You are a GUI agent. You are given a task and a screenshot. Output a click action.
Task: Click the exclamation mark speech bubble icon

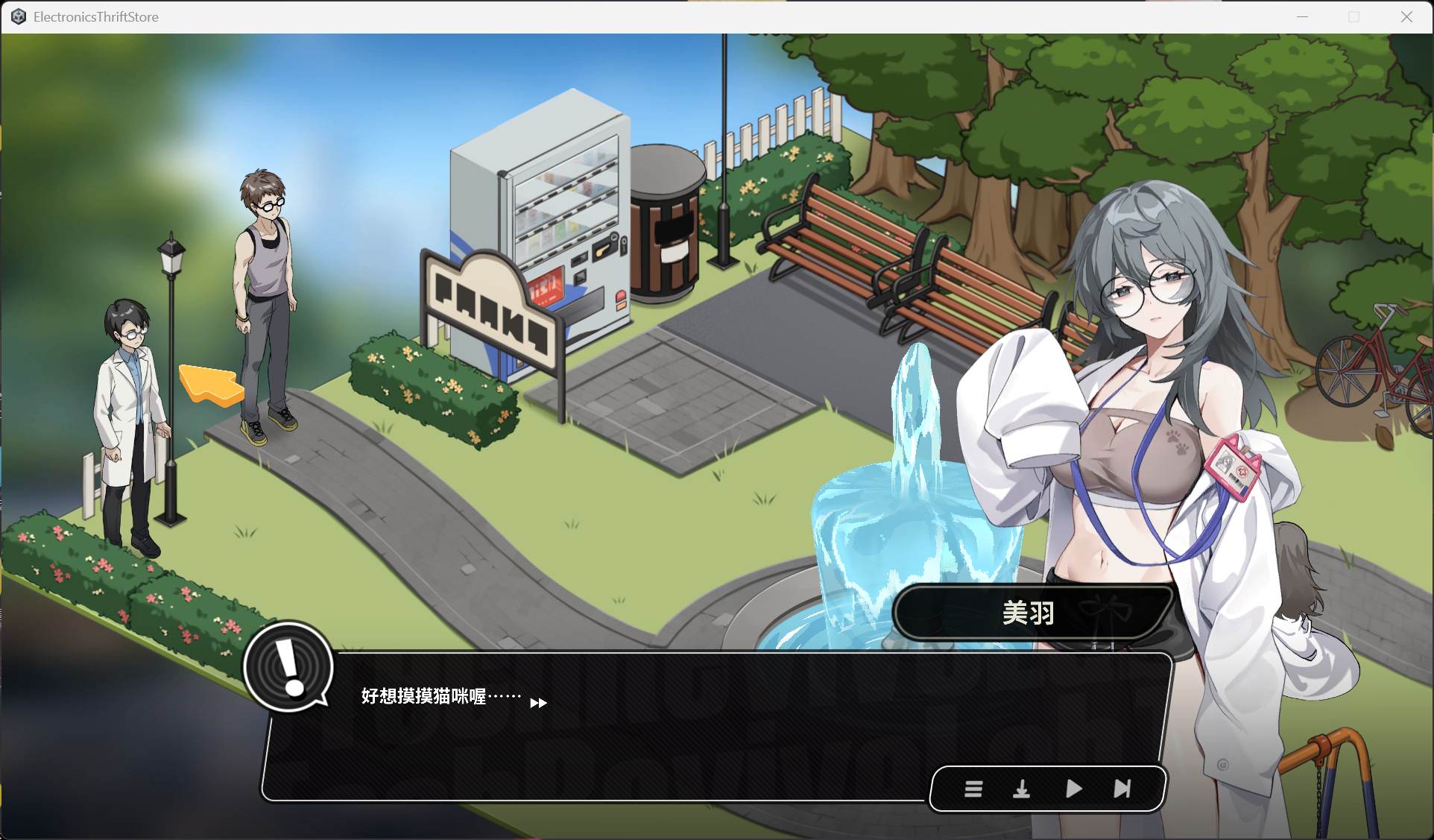288,667
